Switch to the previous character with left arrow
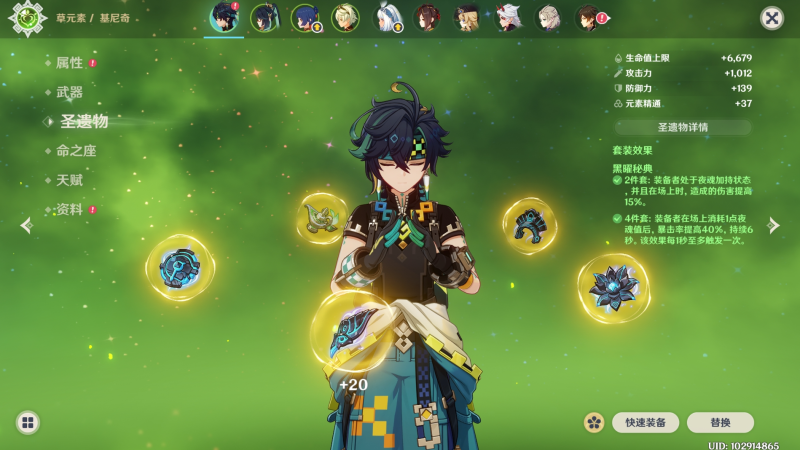 click(x=26, y=226)
